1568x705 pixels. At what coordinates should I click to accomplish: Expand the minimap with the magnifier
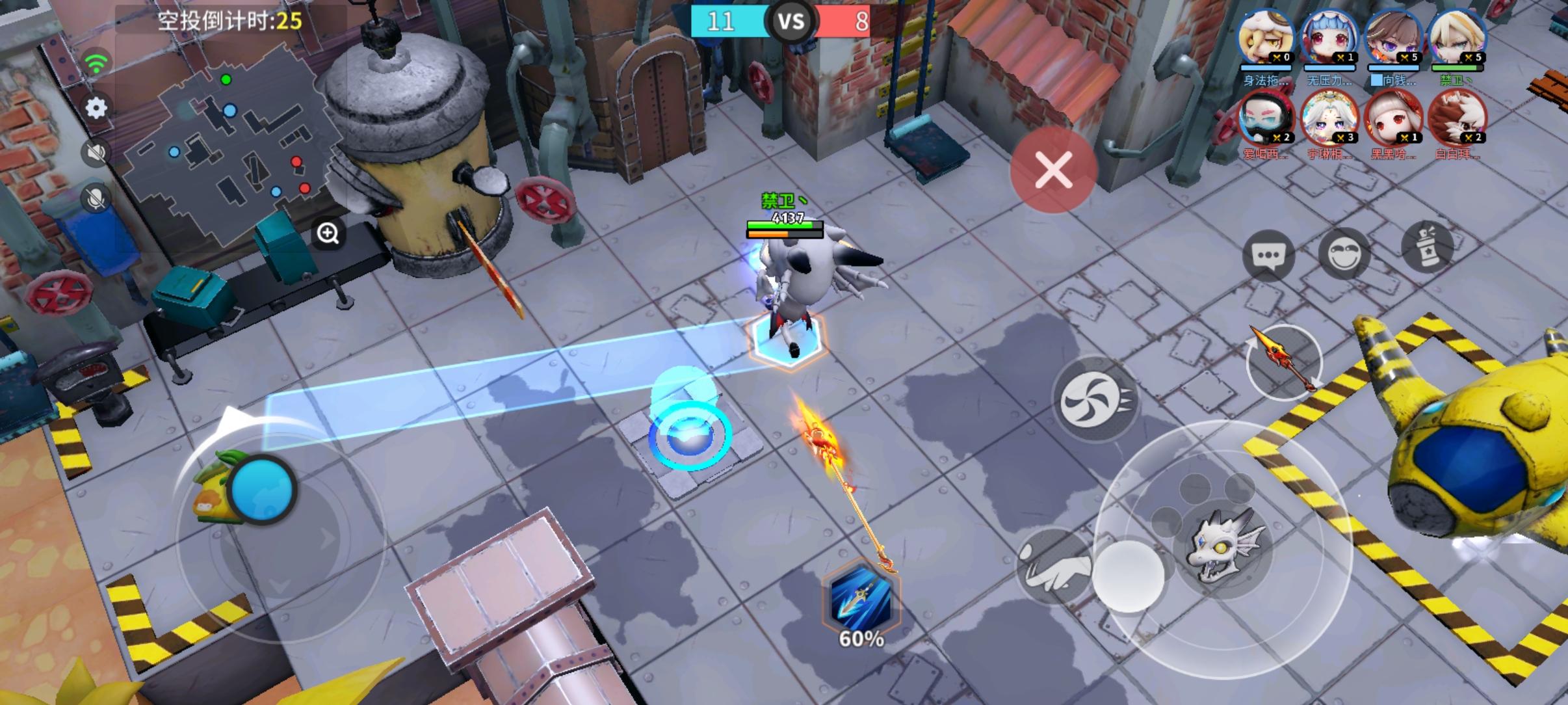pos(328,233)
